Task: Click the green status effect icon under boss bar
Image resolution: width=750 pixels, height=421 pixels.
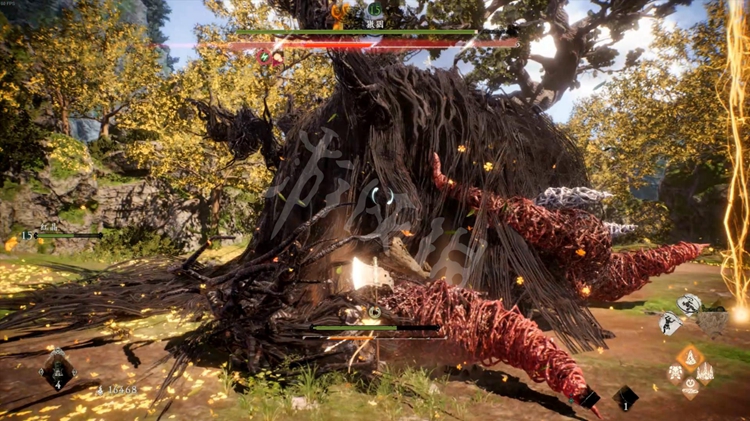Action: (264, 58)
